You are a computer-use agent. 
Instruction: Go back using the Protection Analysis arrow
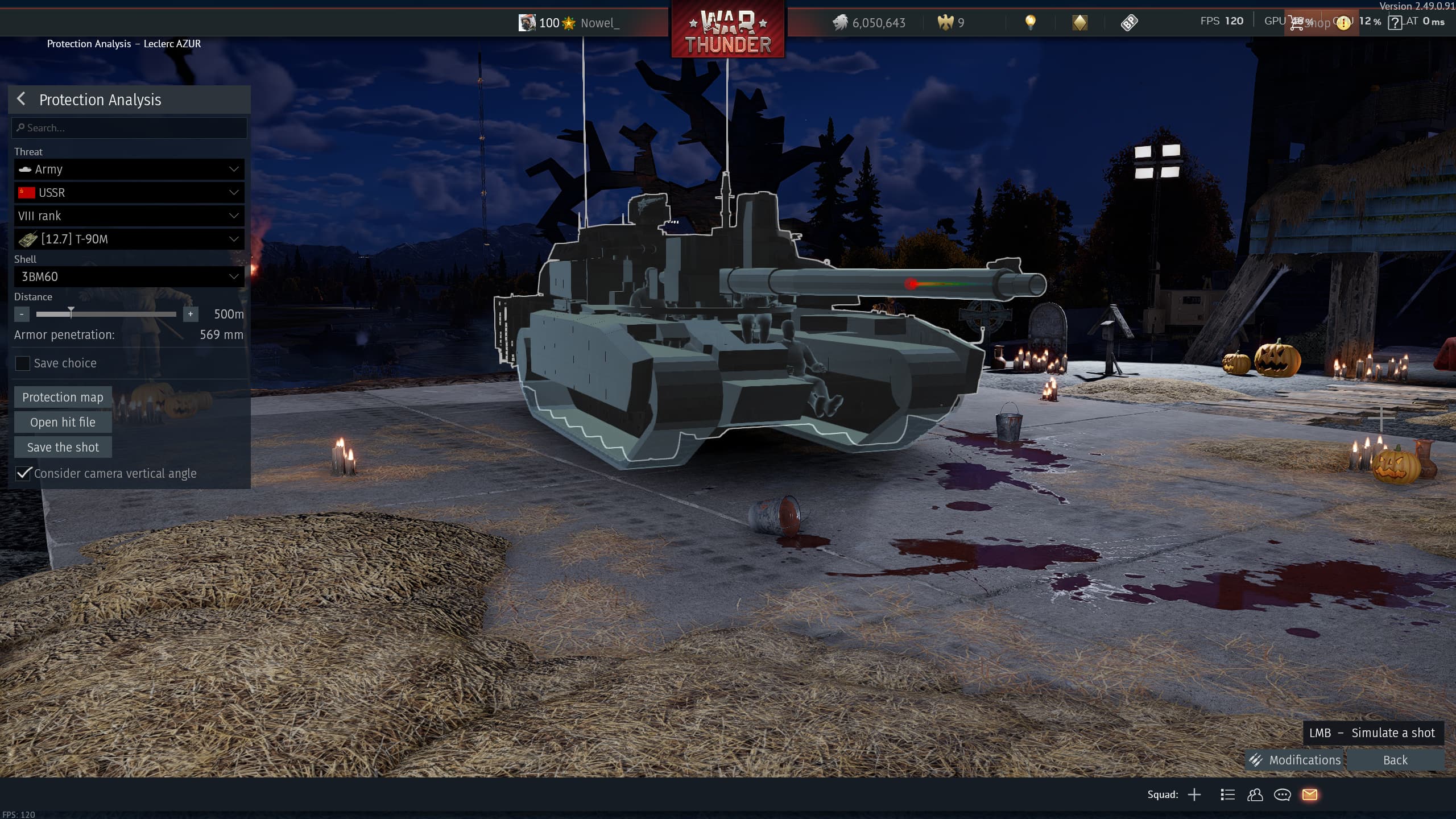pos(21,99)
